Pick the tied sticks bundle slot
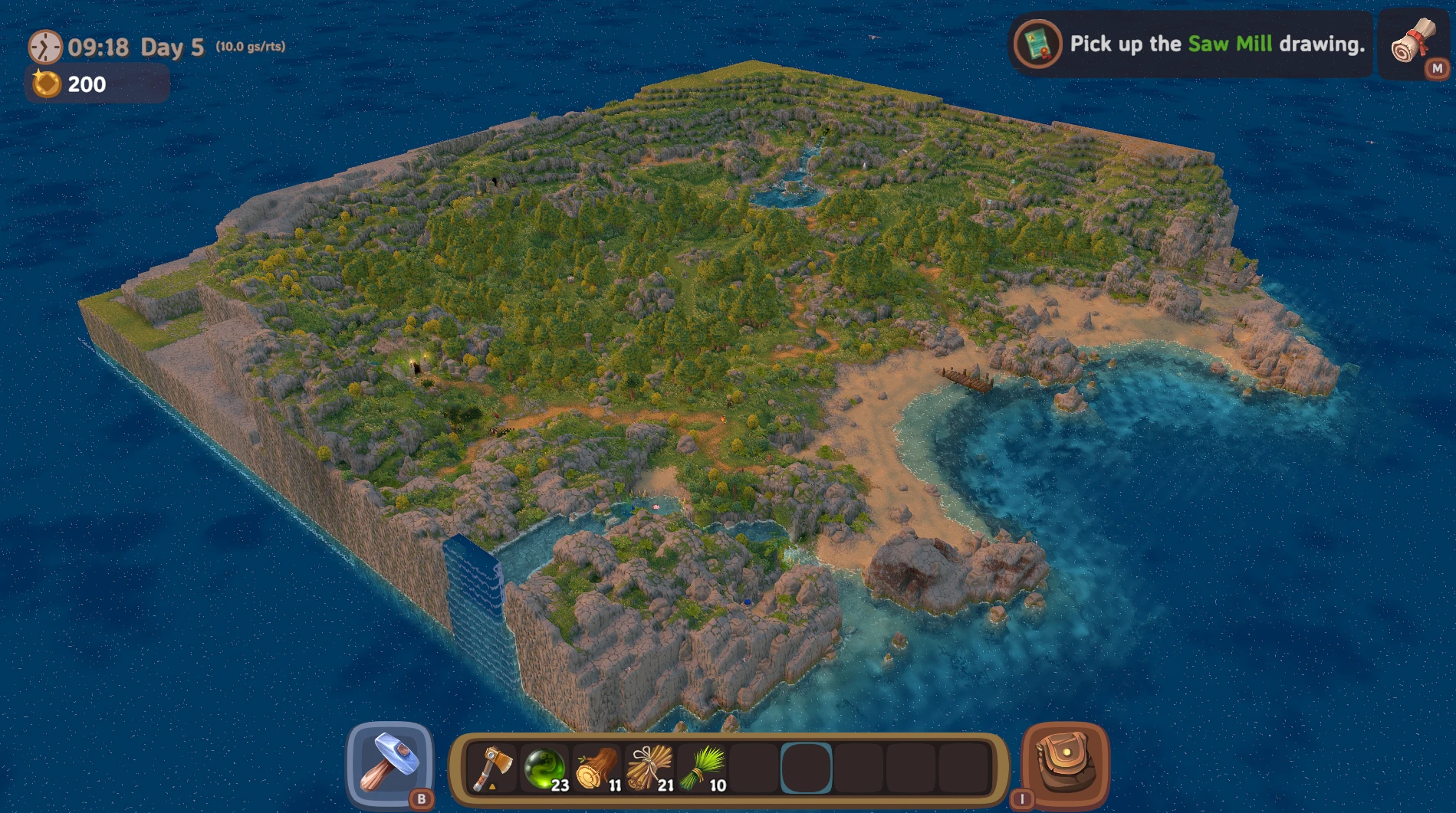The width and height of the screenshot is (1456, 813). (x=649, y=768)
